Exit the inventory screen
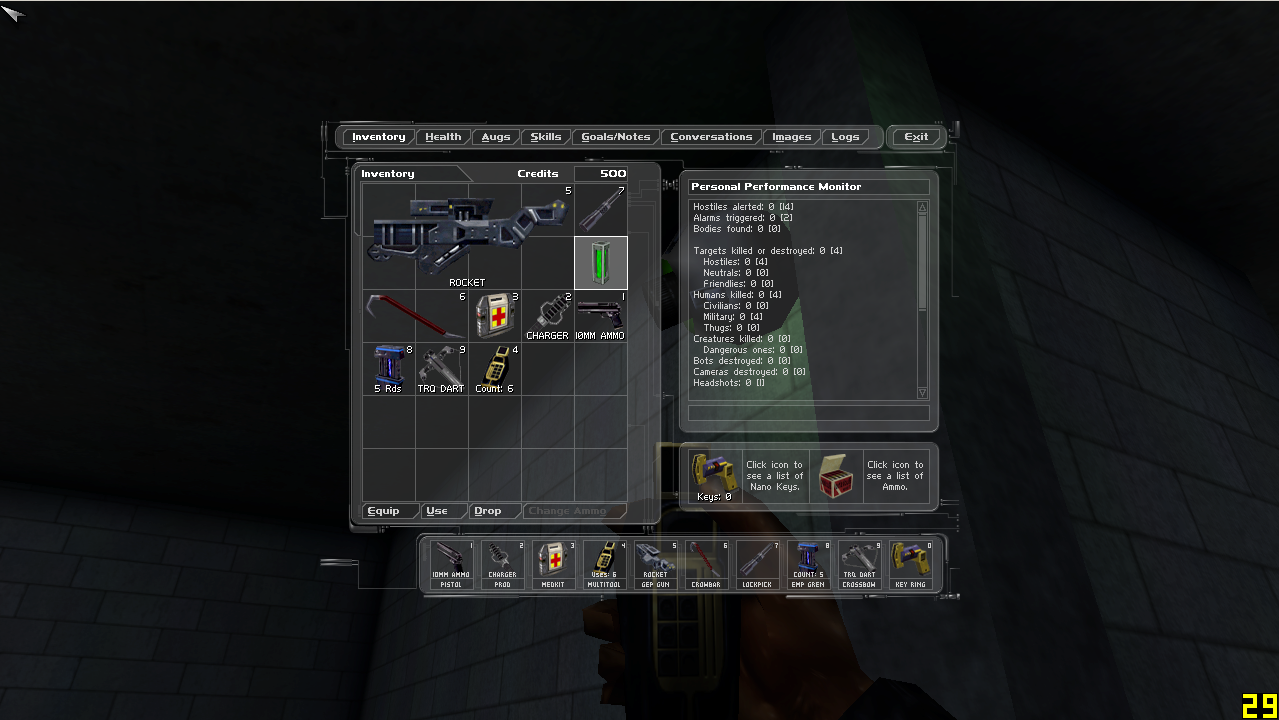This screenshot has height=720, width=1279. pyautogui.click(x=916, y=137)
